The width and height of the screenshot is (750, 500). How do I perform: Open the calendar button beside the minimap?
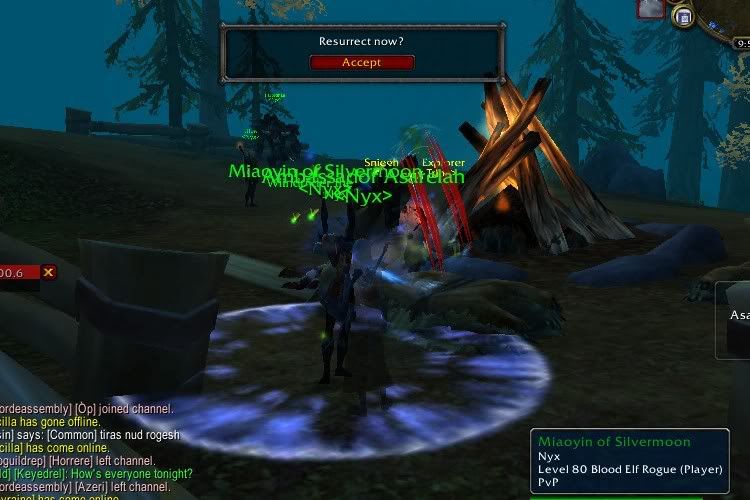coord(684,16)
